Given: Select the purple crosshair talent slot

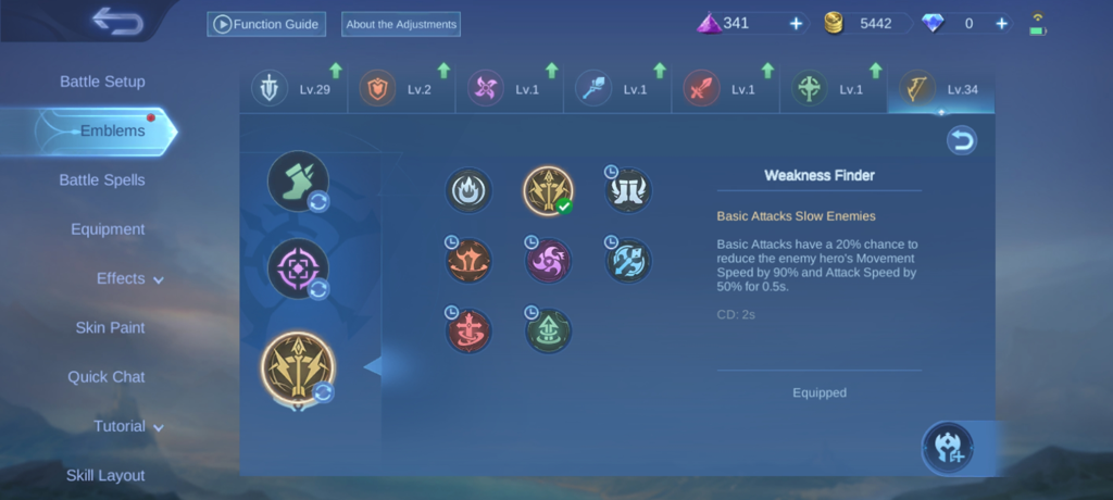Looking at the screenshot, I should 297,269.
